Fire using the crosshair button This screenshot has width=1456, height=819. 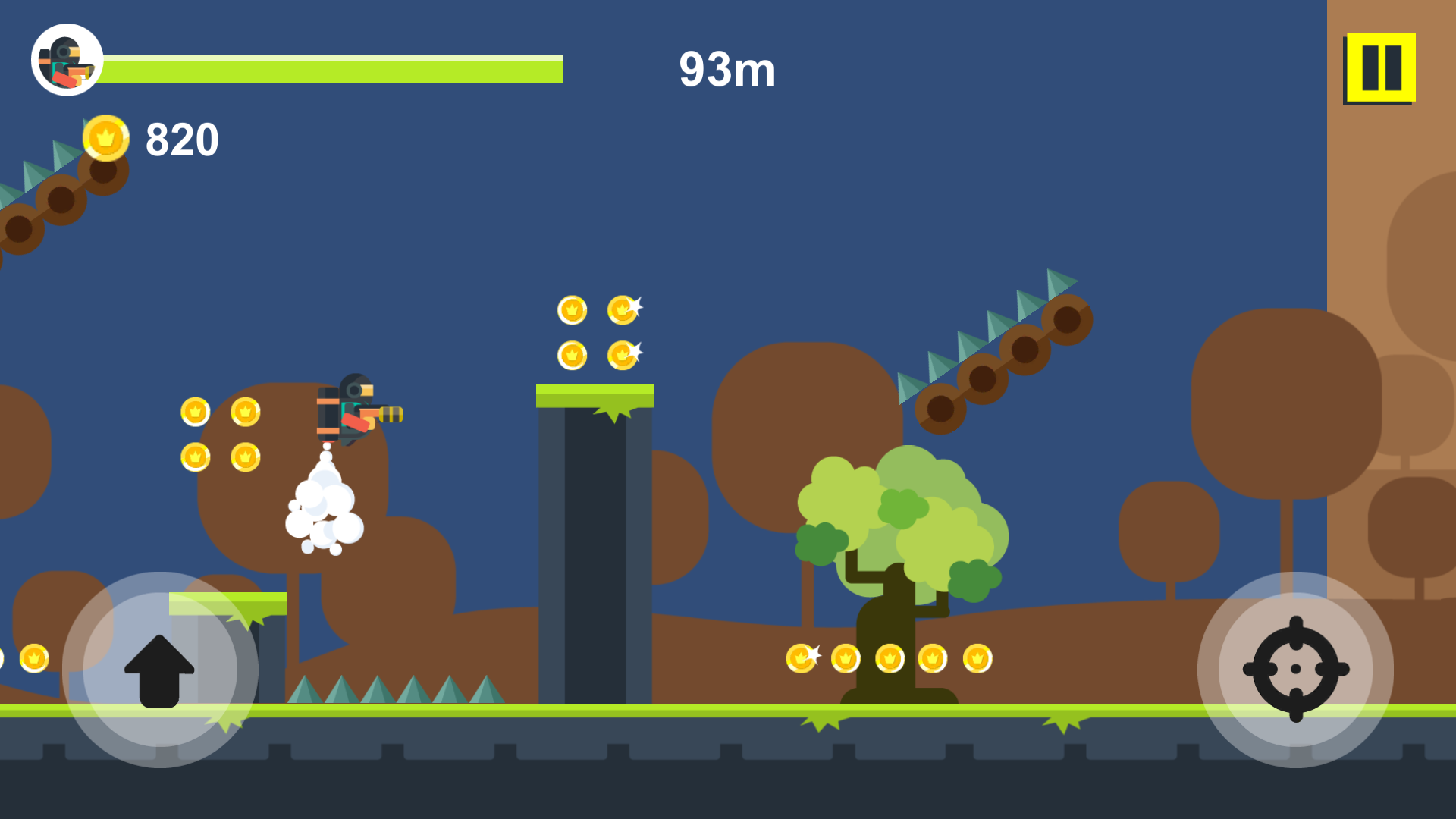click(x=1295, y=670)
